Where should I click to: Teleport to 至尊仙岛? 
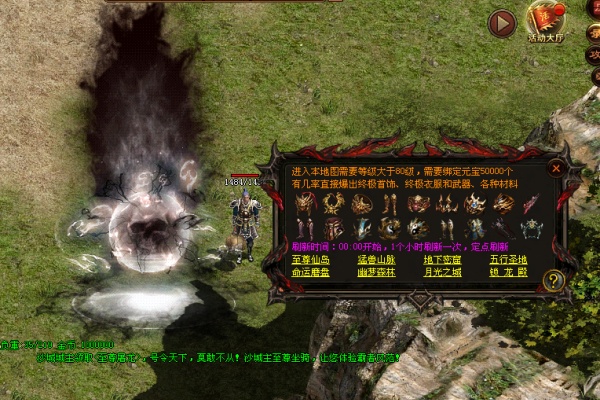(x=311, y=260)
